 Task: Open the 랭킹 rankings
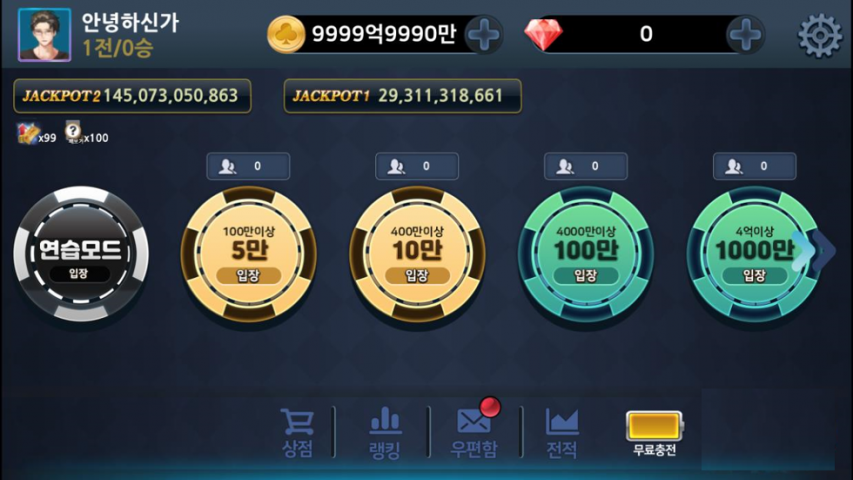coord(385,433)
